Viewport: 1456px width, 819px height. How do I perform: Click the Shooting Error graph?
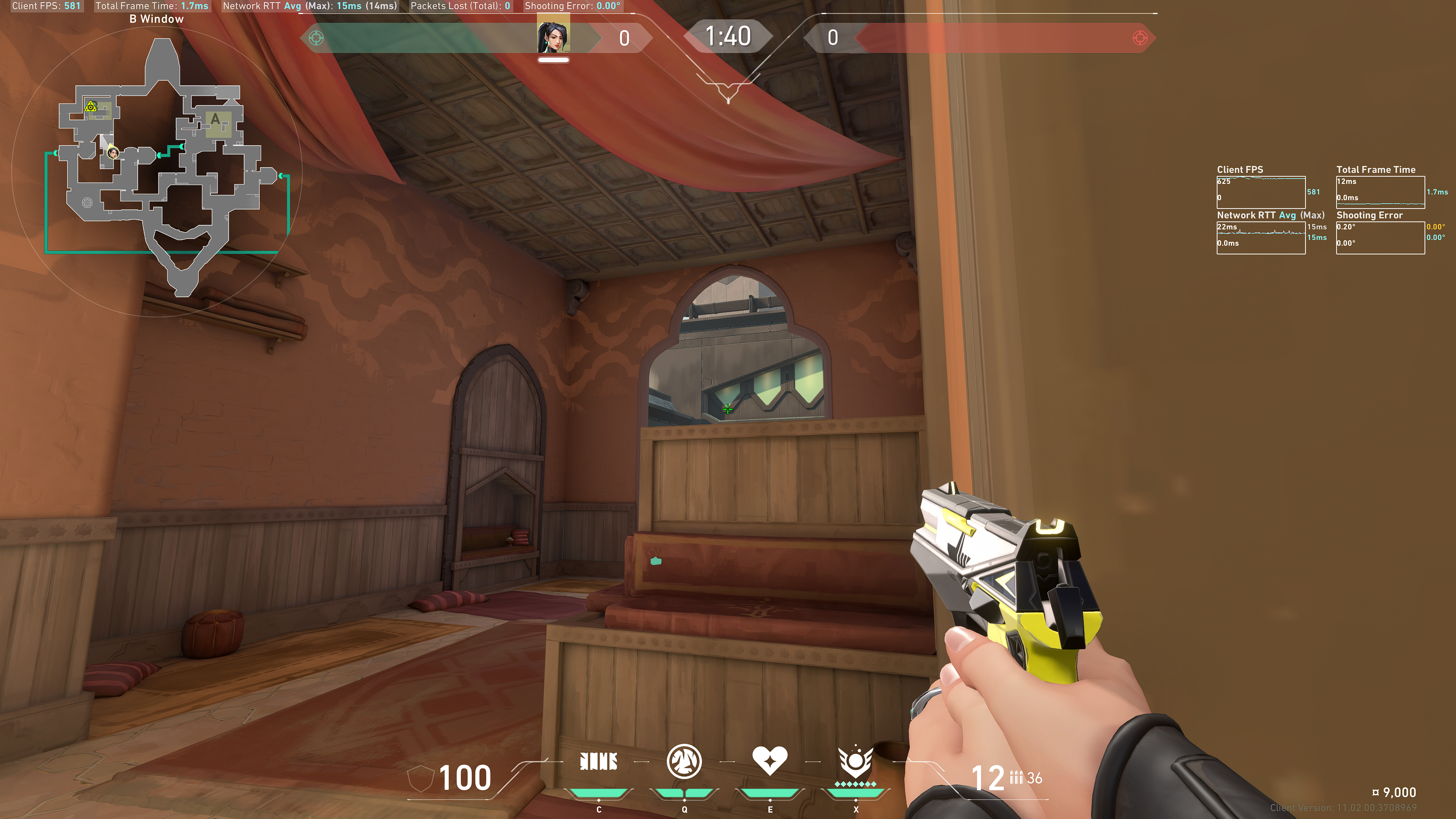(1380, 237)
